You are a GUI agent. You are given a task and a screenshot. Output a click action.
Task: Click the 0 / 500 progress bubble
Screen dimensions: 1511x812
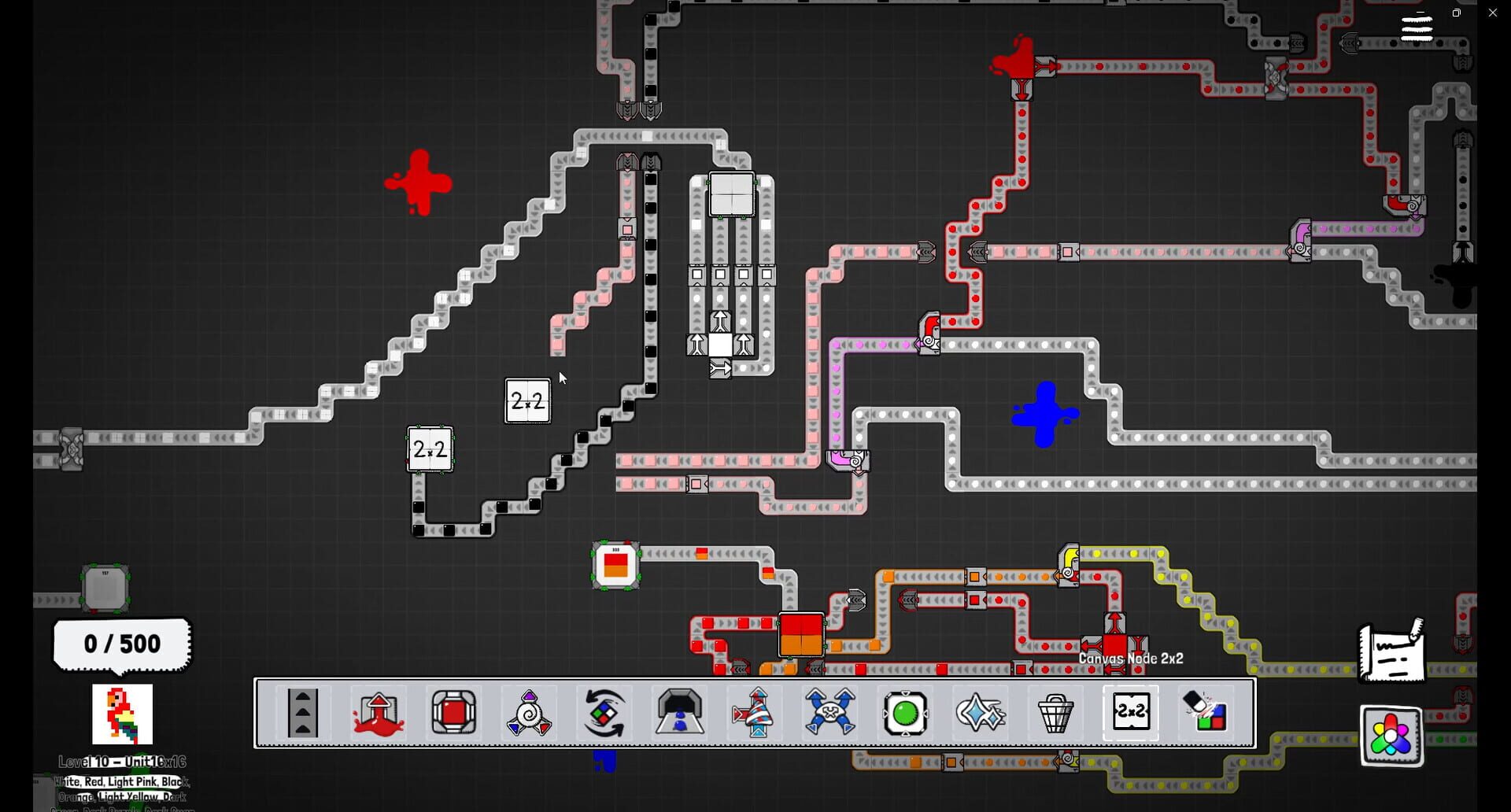tap(121, 644)
